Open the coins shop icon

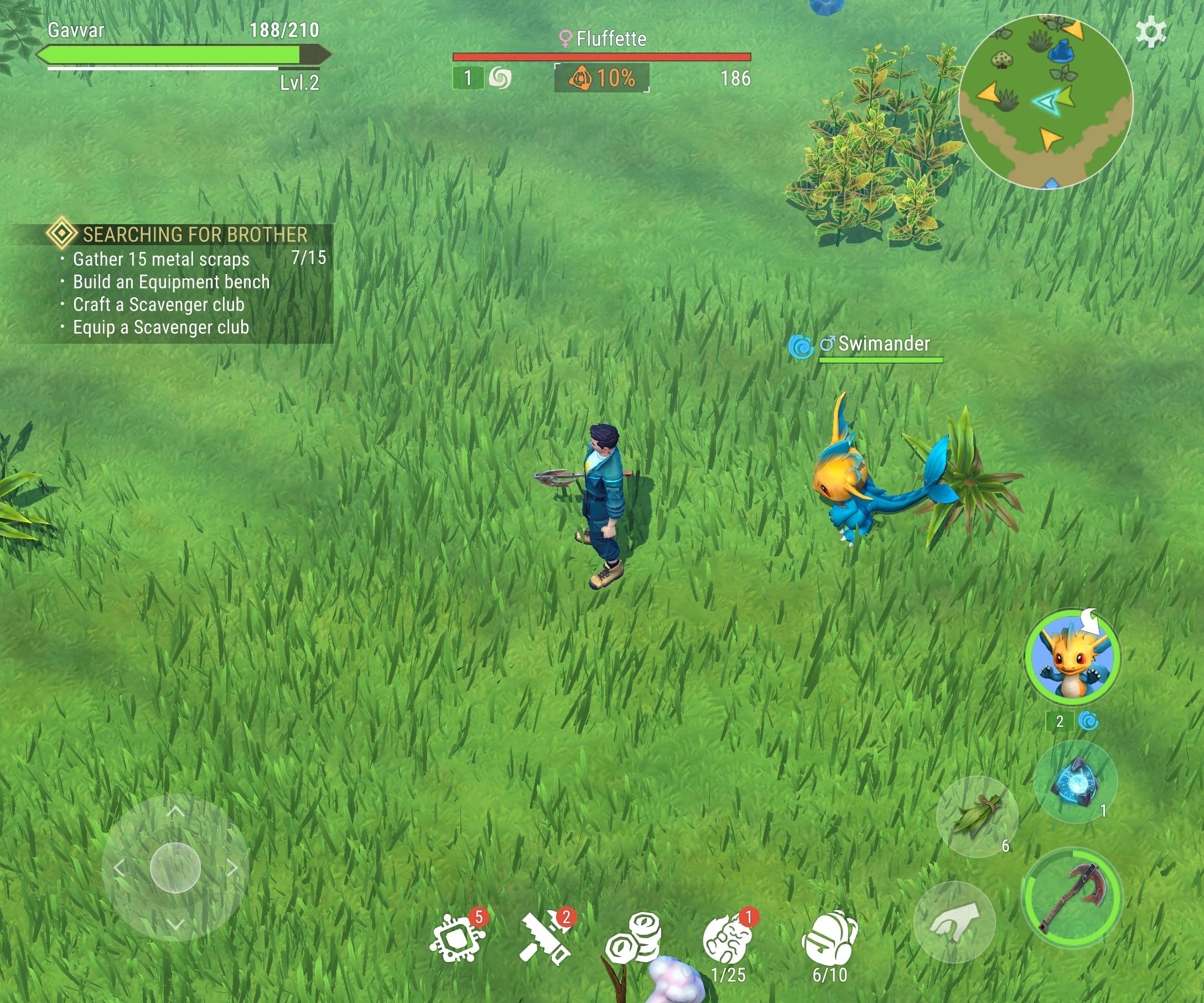634,938
